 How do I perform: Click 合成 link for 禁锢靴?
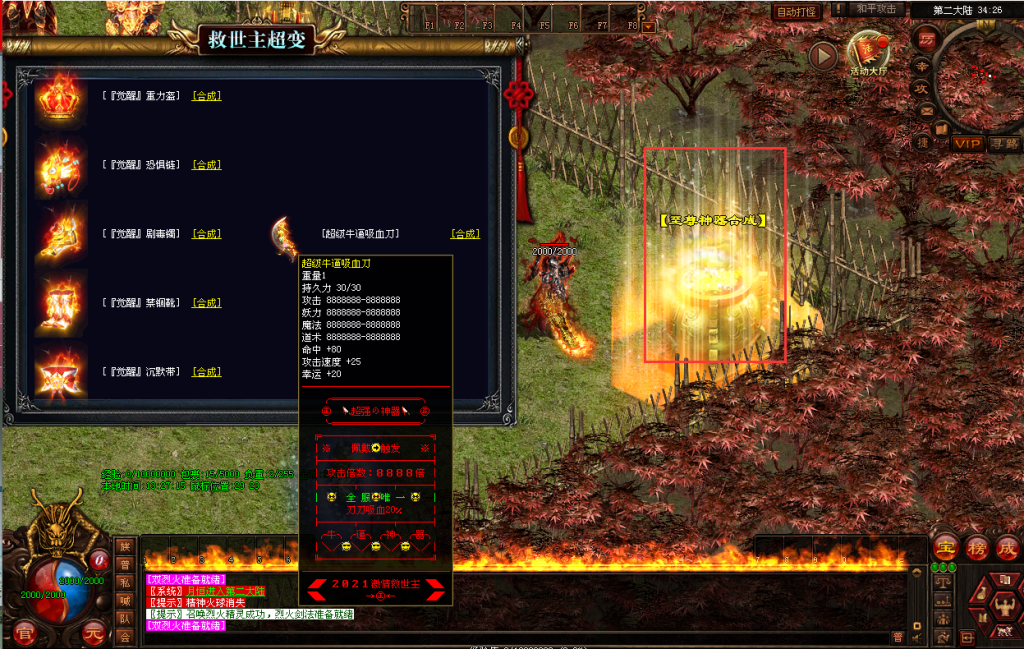[x=206, y=303]
